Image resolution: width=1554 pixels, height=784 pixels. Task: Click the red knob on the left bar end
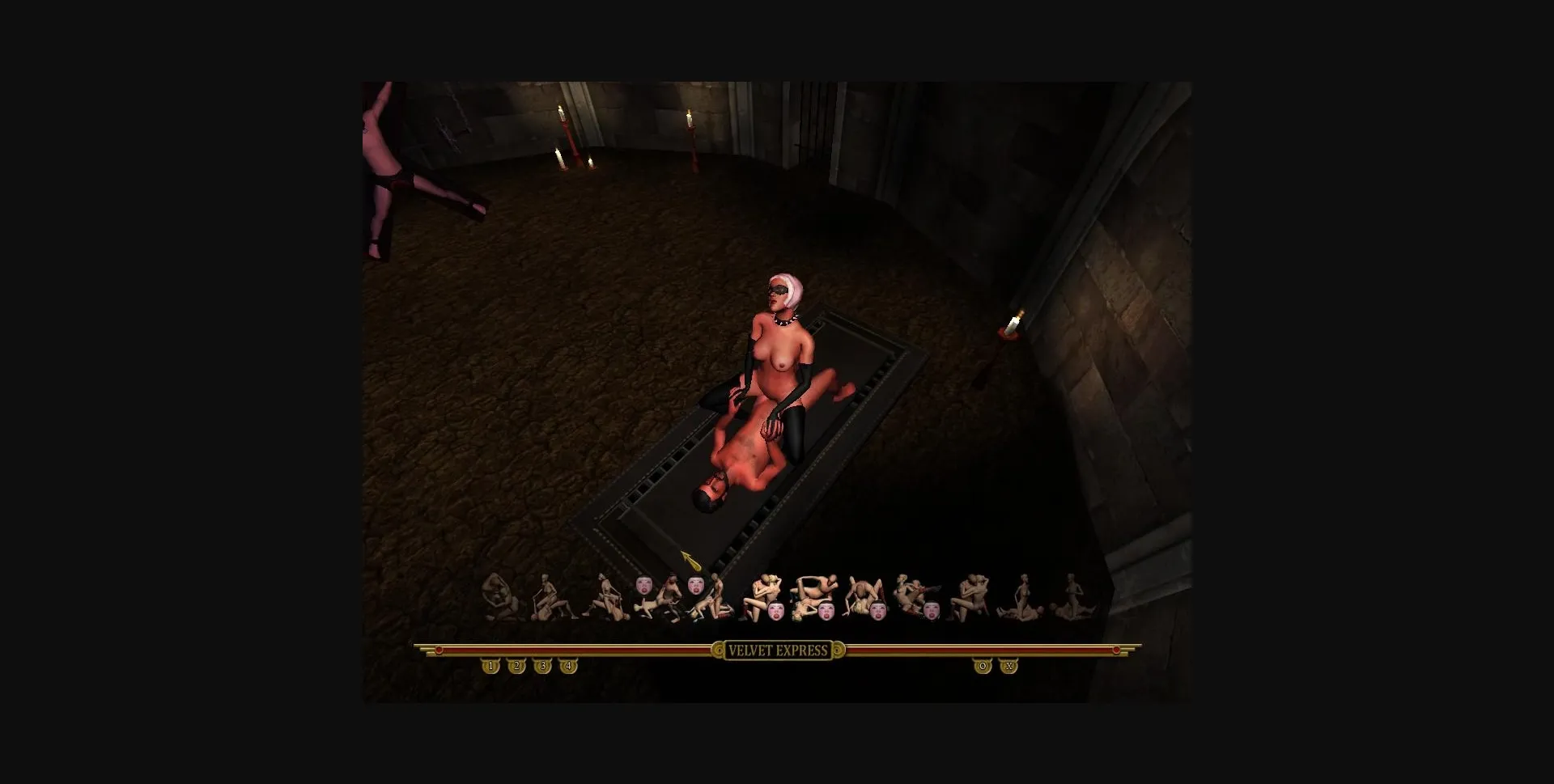click(x=438, y=648)
